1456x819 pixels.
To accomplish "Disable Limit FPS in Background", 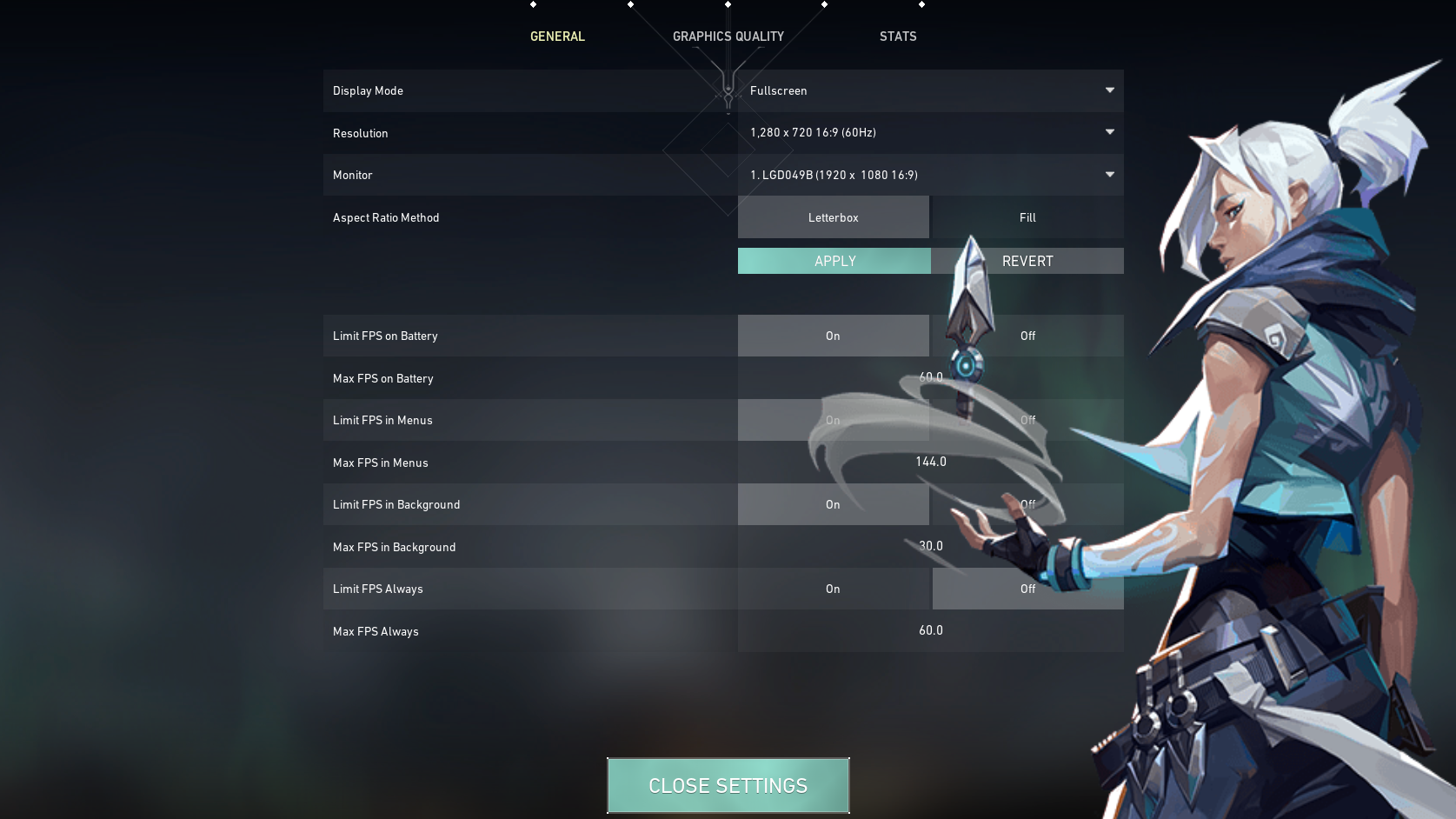I will [x=1027, y=504].
